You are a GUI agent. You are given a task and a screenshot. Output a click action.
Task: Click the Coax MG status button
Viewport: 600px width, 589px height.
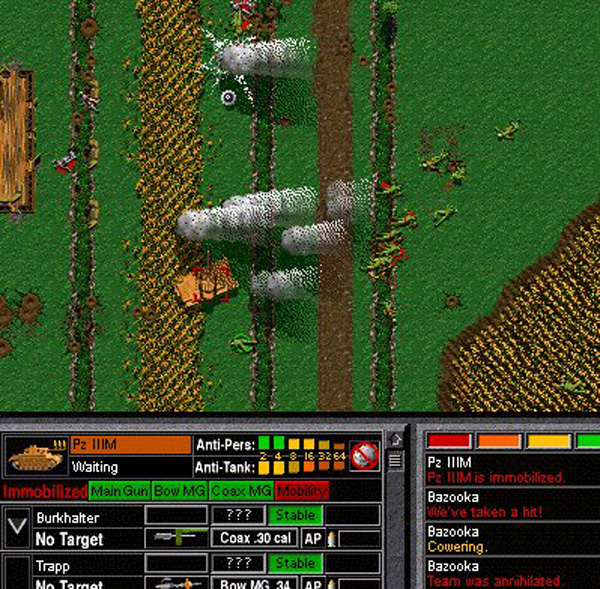[240, 491]
